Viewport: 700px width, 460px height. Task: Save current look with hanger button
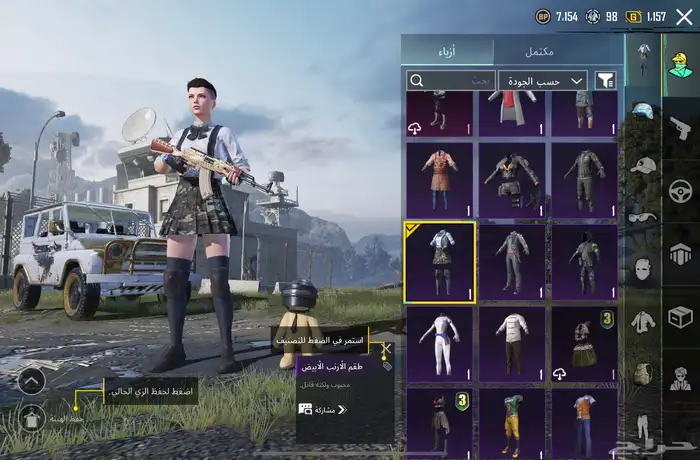tap(31, 418)
